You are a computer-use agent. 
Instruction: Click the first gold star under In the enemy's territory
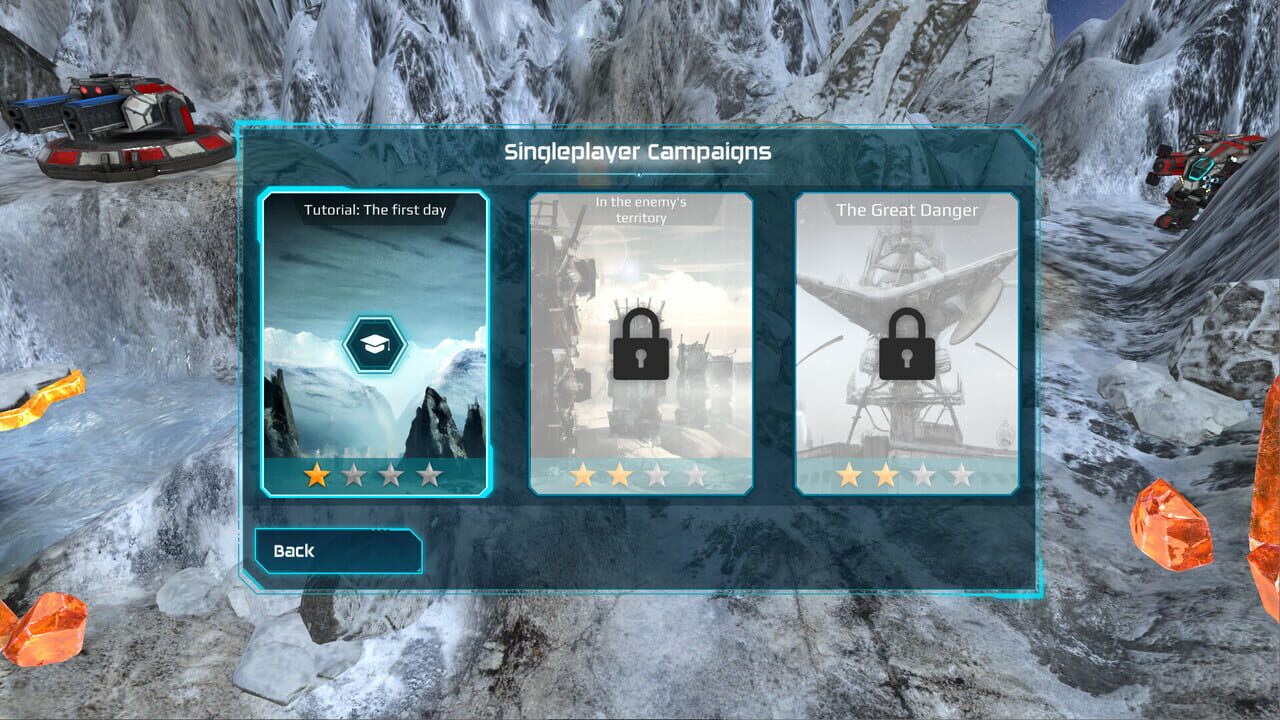(584, 473)
